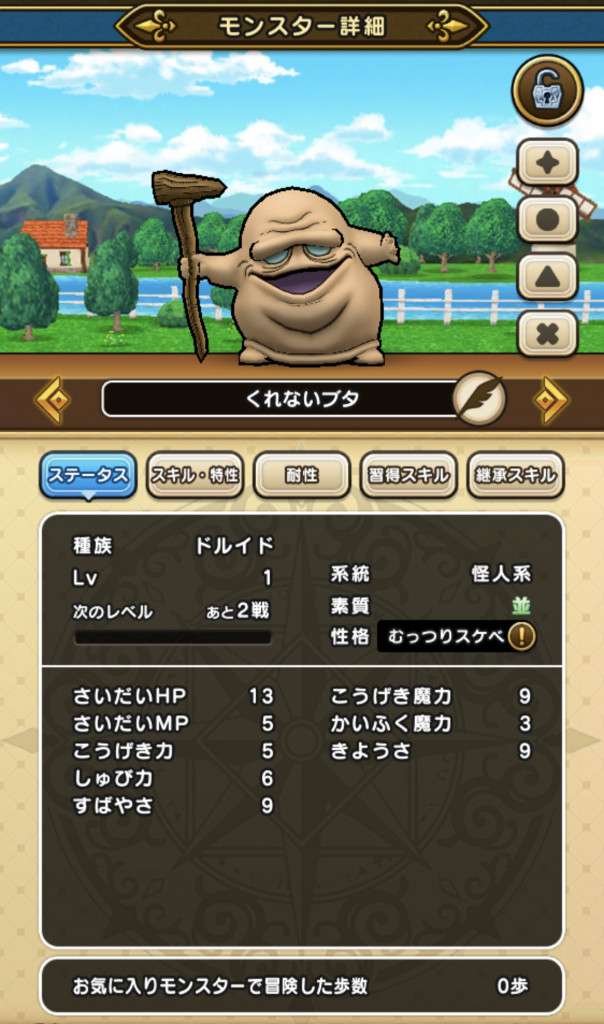Tap the X mark button
The width and height of the screenshot is (604, 1024).
[547, 333]
